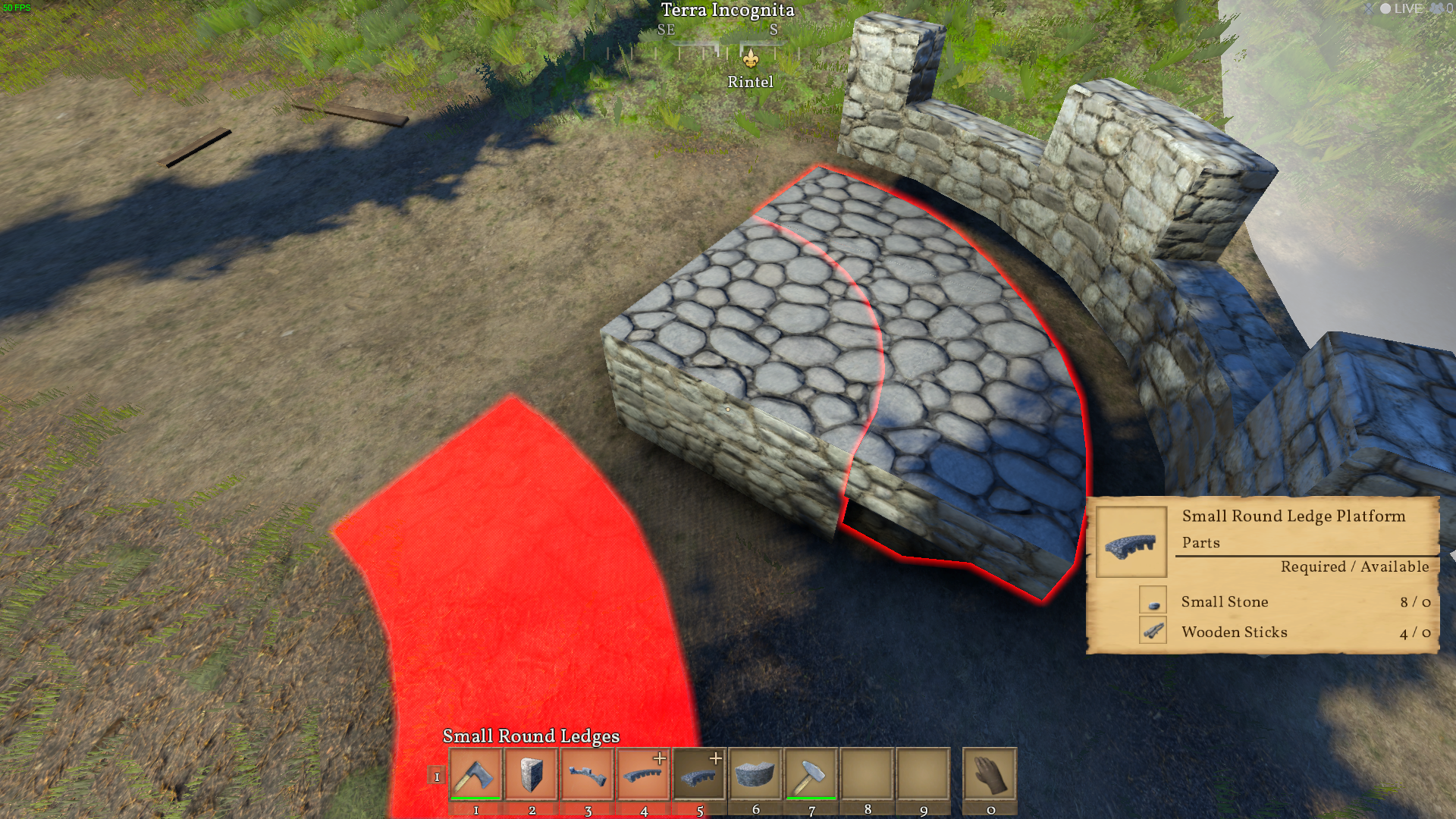Select the crenellated wall piece in slot 3
Screen dimensions: 1456x819
coord(588,774)
